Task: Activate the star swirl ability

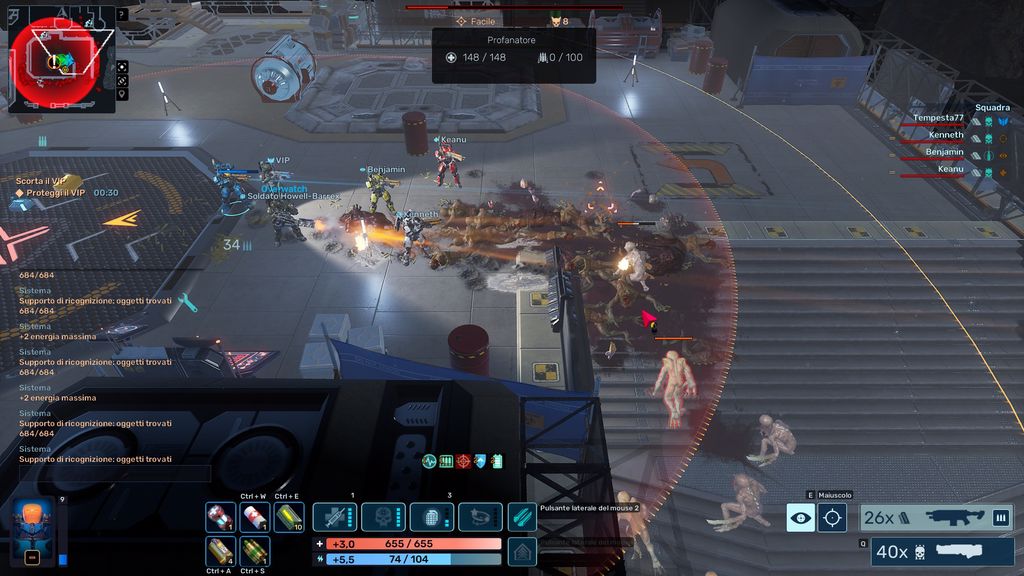Action: [x=480, y=517]
